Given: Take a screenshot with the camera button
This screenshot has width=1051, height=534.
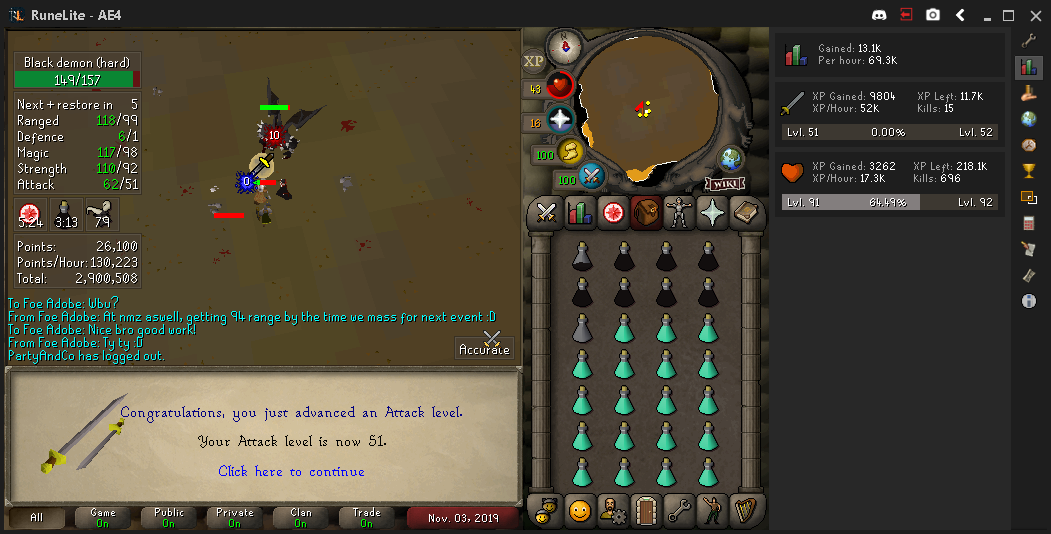Looking at the screenshot, I should point(933,15).
